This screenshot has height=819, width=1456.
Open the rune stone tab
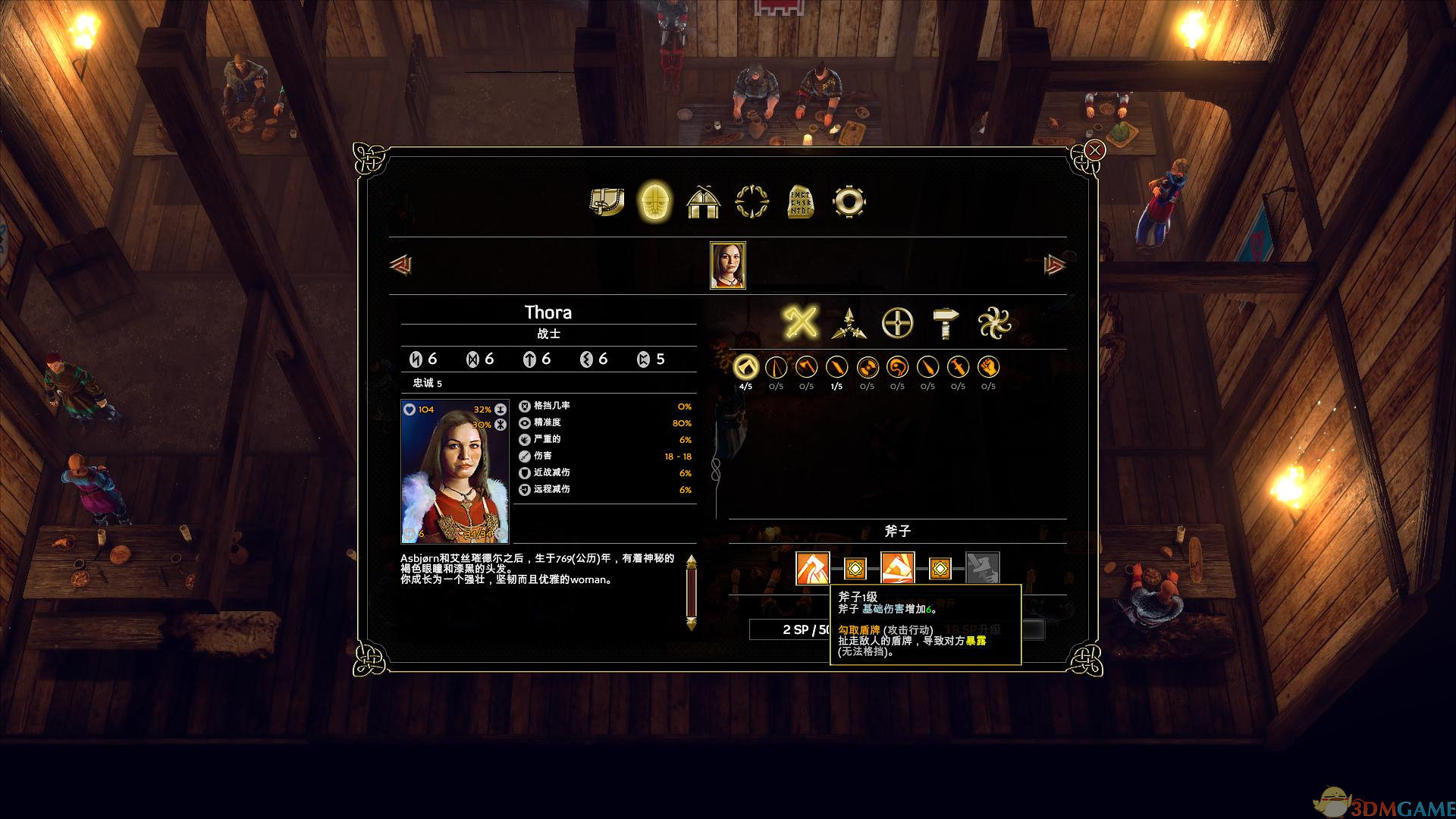point(800,202)
